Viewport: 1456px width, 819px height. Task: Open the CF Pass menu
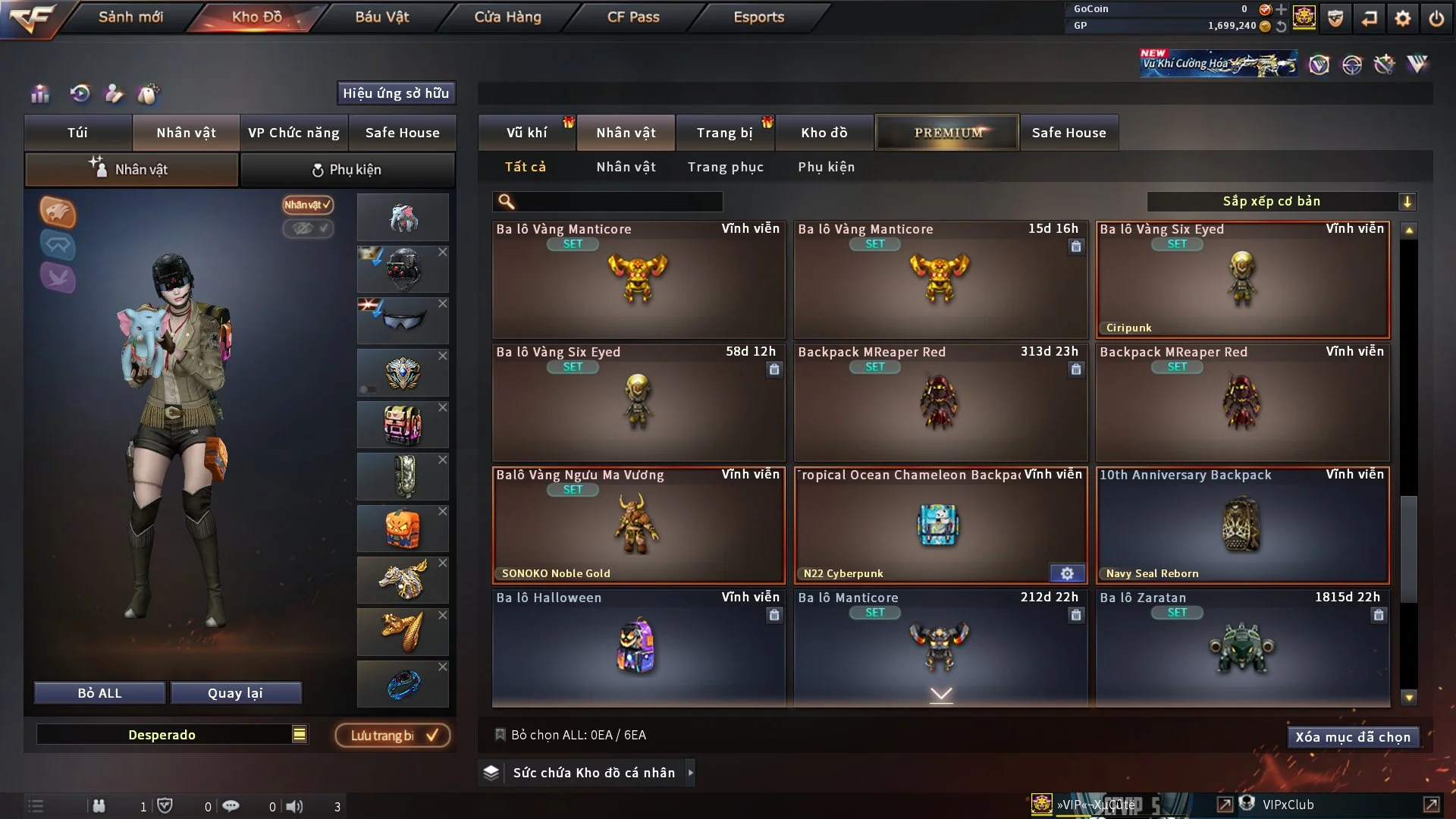coord(633,17)
